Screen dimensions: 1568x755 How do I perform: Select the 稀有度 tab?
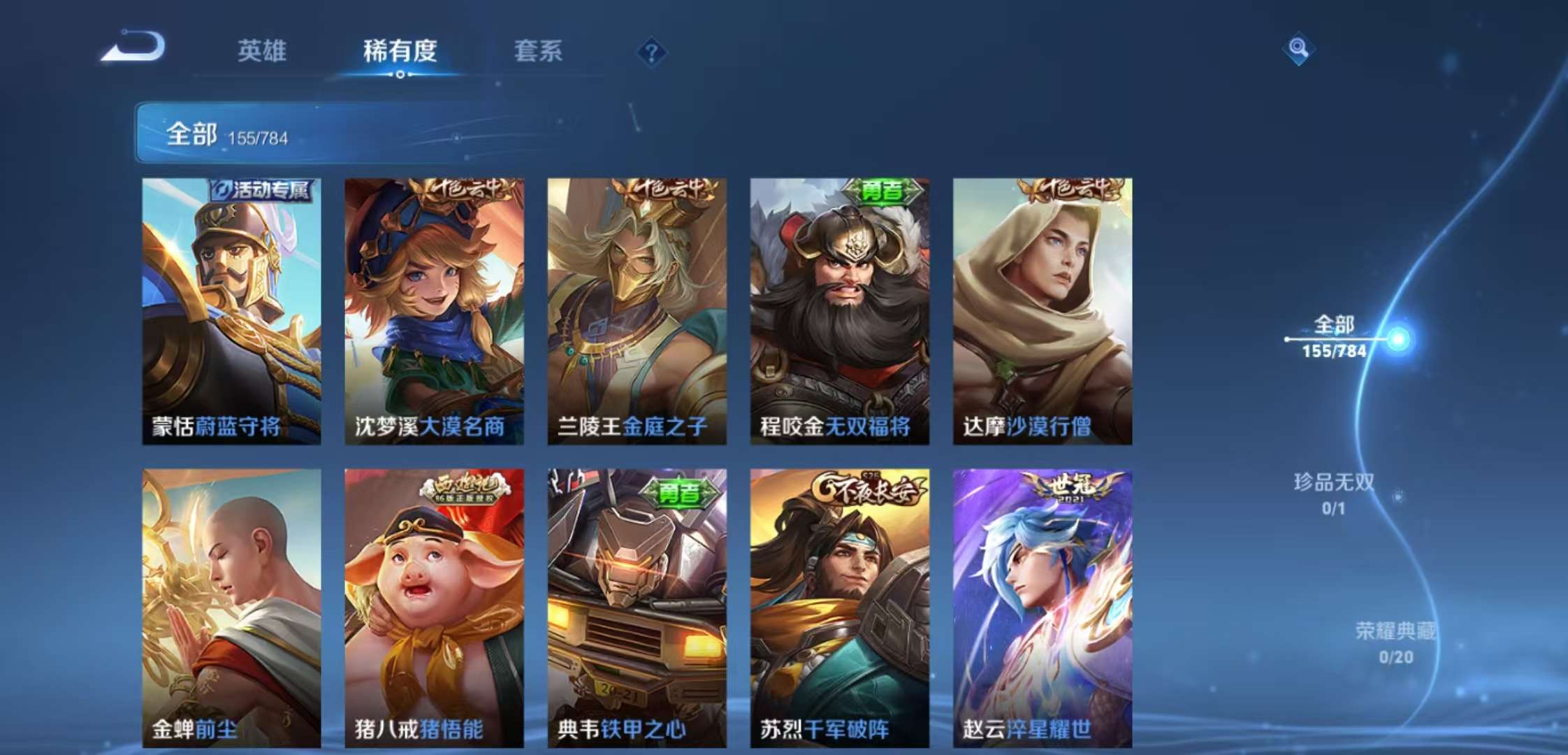[400, 51]
